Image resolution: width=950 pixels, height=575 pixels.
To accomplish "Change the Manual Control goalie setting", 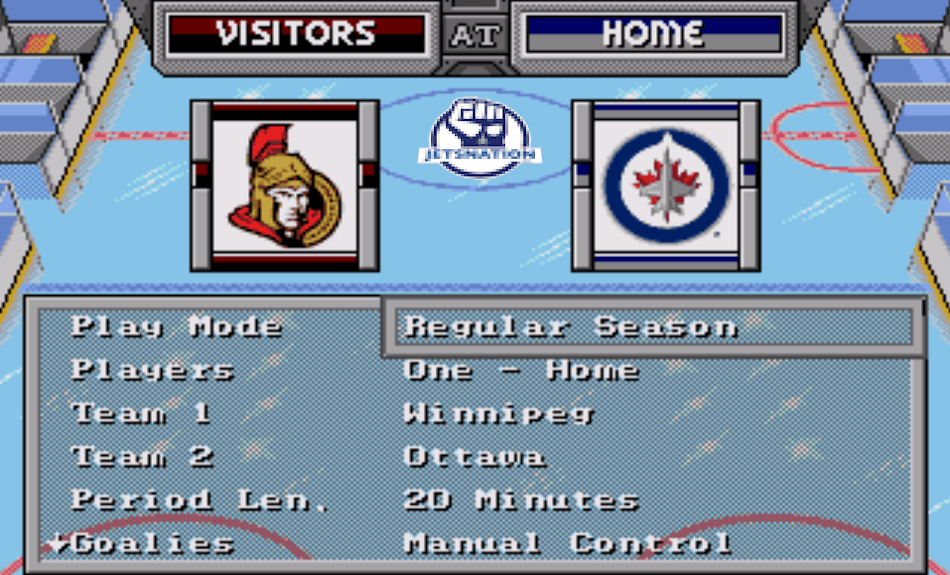I will coord(567,544).
